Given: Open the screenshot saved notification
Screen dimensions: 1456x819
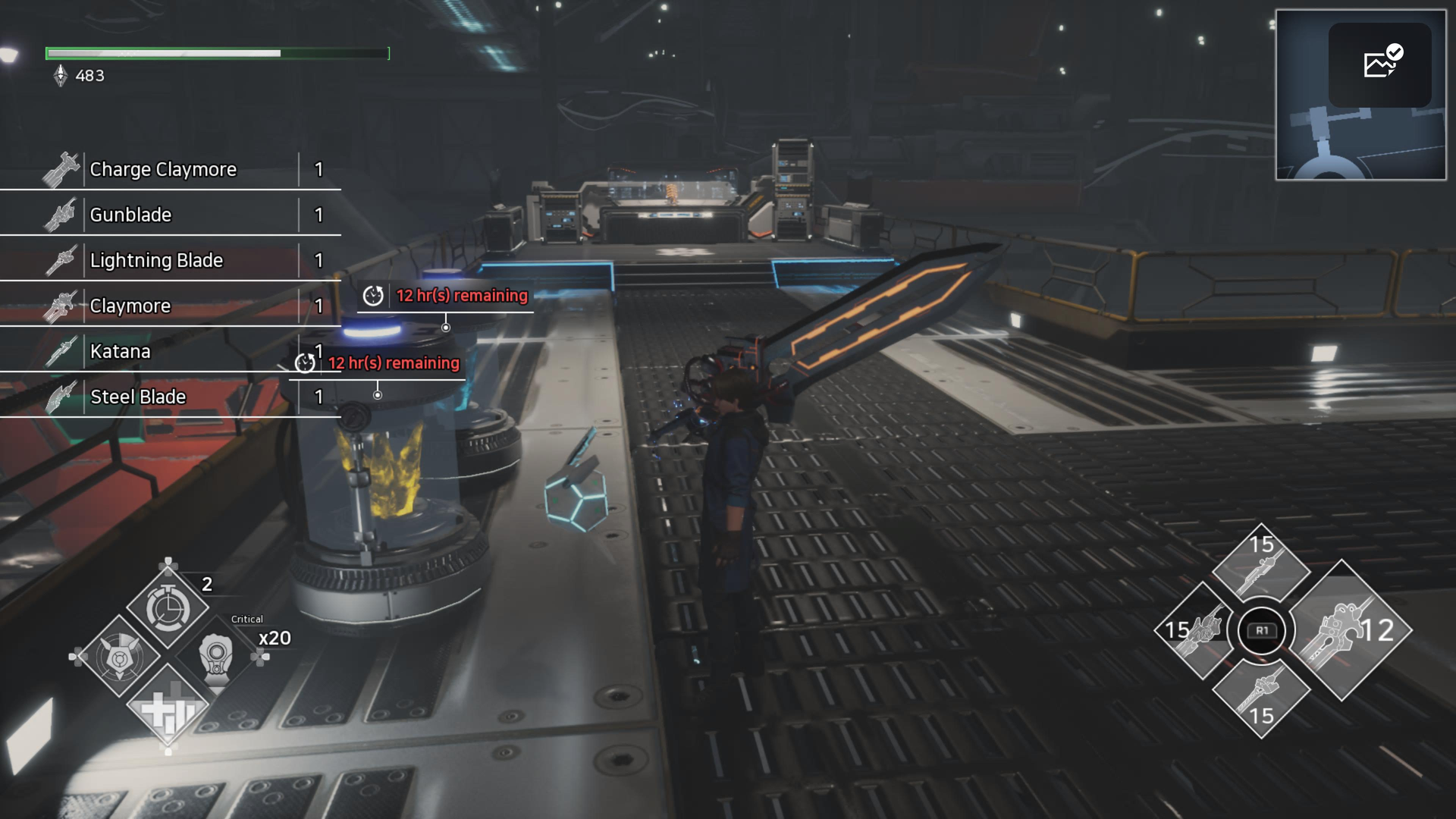Looking at the screenshot, I should (1379, 64).
